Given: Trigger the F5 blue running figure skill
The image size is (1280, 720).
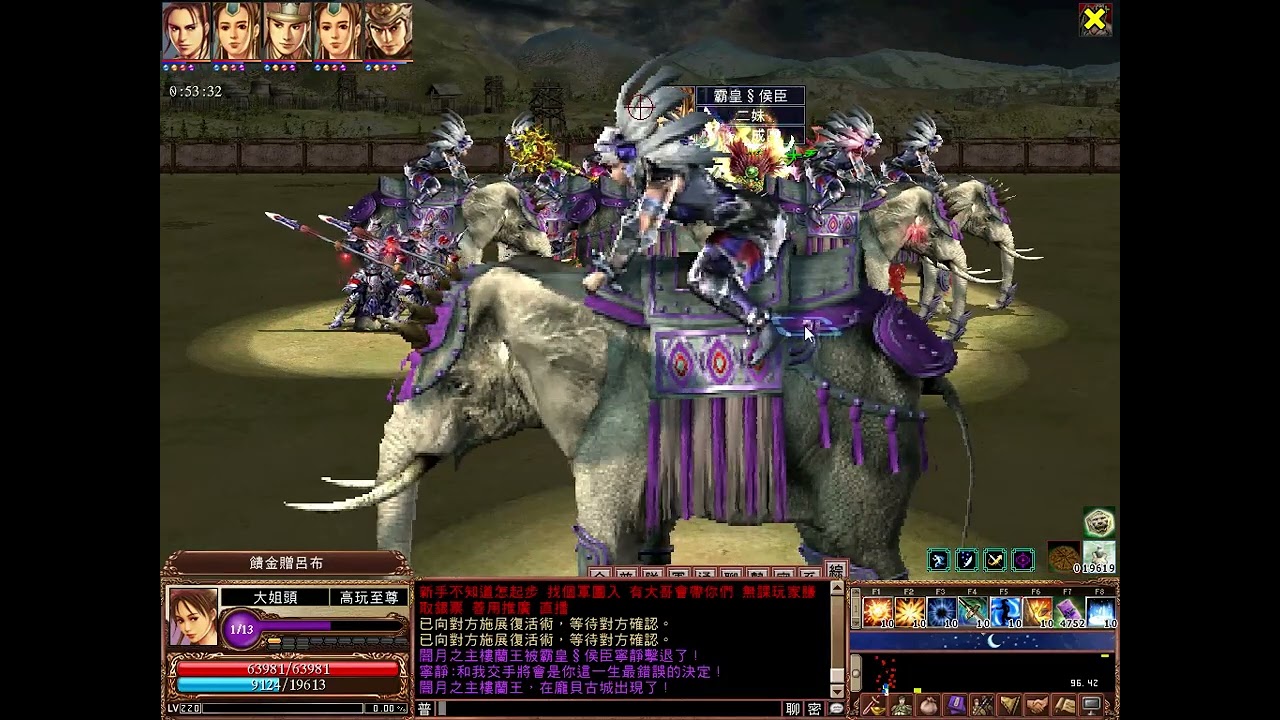Looking at the screenshot, I should (1005, 611).
